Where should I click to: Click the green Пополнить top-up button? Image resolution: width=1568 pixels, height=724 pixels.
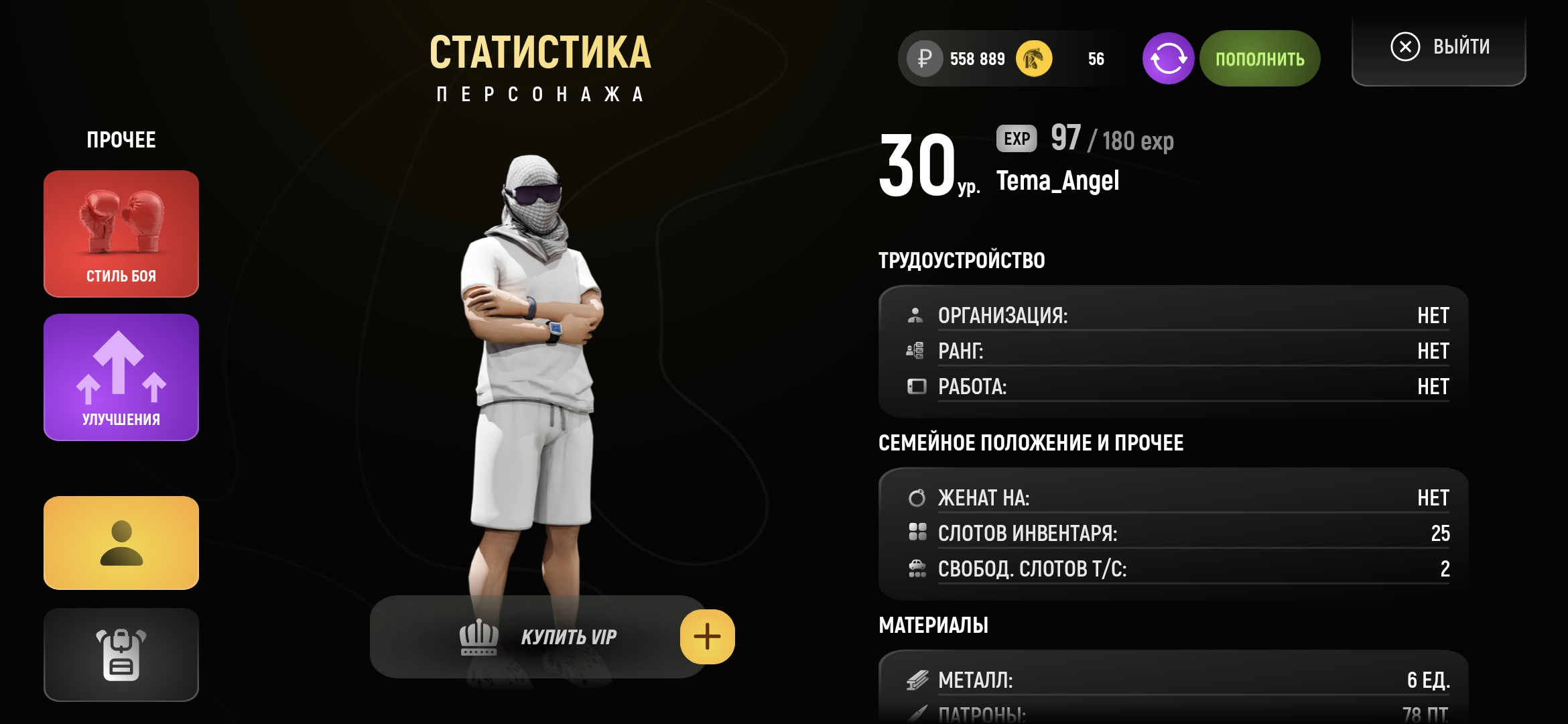tap(1260, 59)
